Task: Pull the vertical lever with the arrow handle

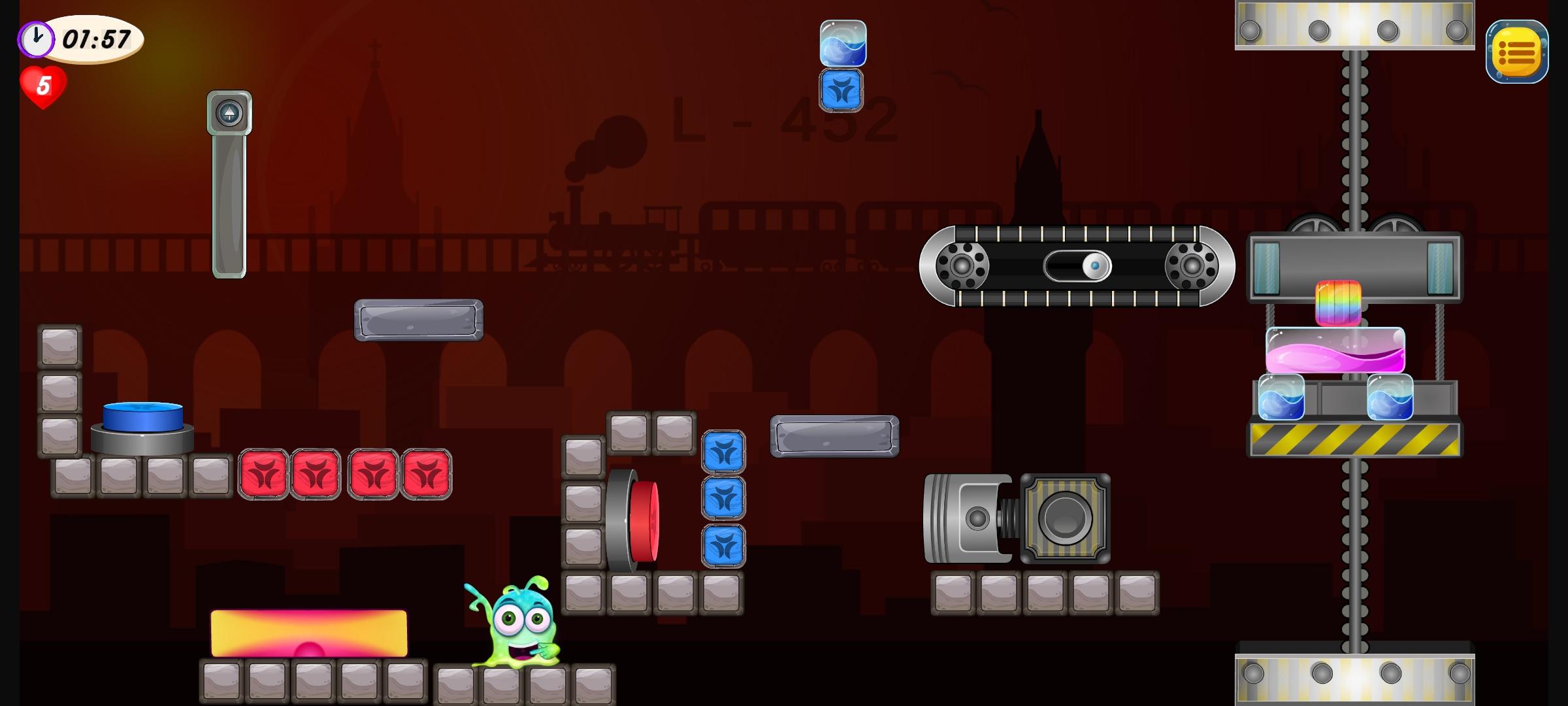Action: (229, 111)
